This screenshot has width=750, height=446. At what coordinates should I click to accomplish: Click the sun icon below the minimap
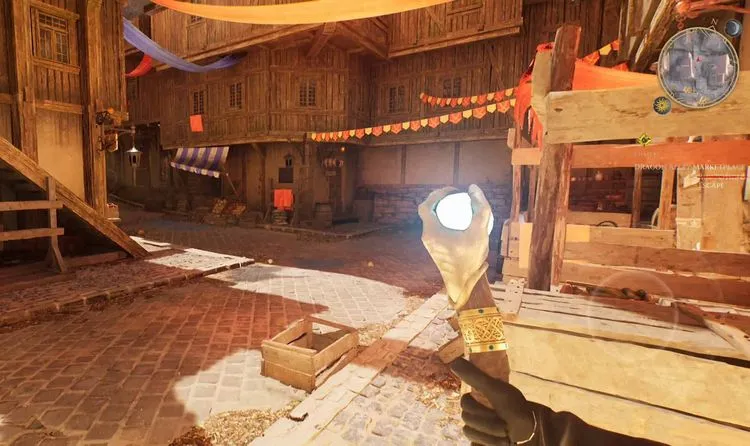click(x=661, y=104)
